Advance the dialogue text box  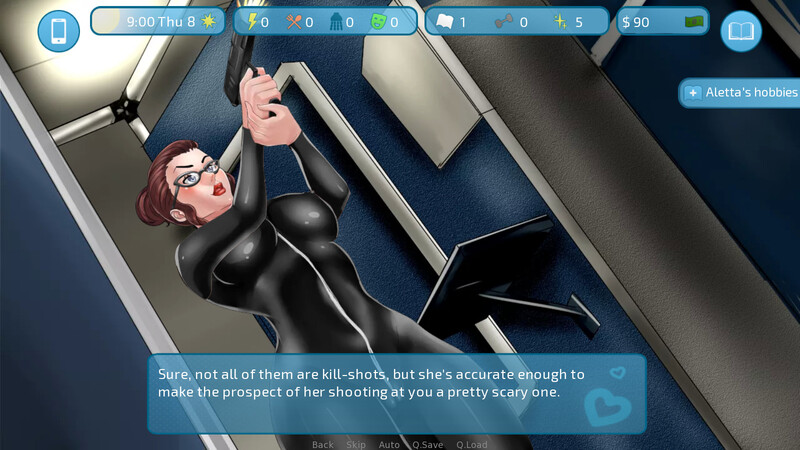click(397, 392)
